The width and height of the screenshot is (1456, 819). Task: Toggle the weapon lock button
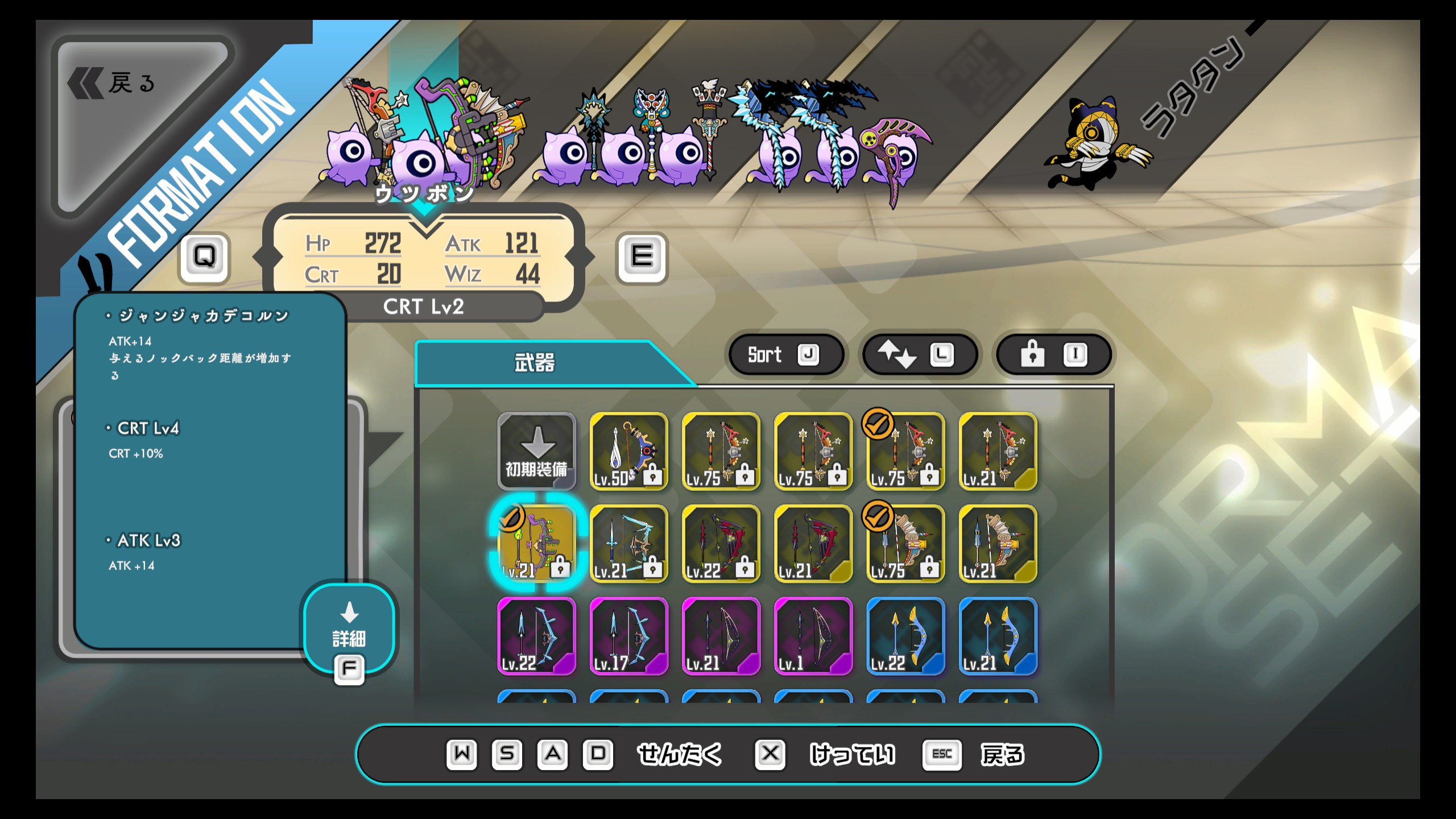click(x=1053, y=354)
